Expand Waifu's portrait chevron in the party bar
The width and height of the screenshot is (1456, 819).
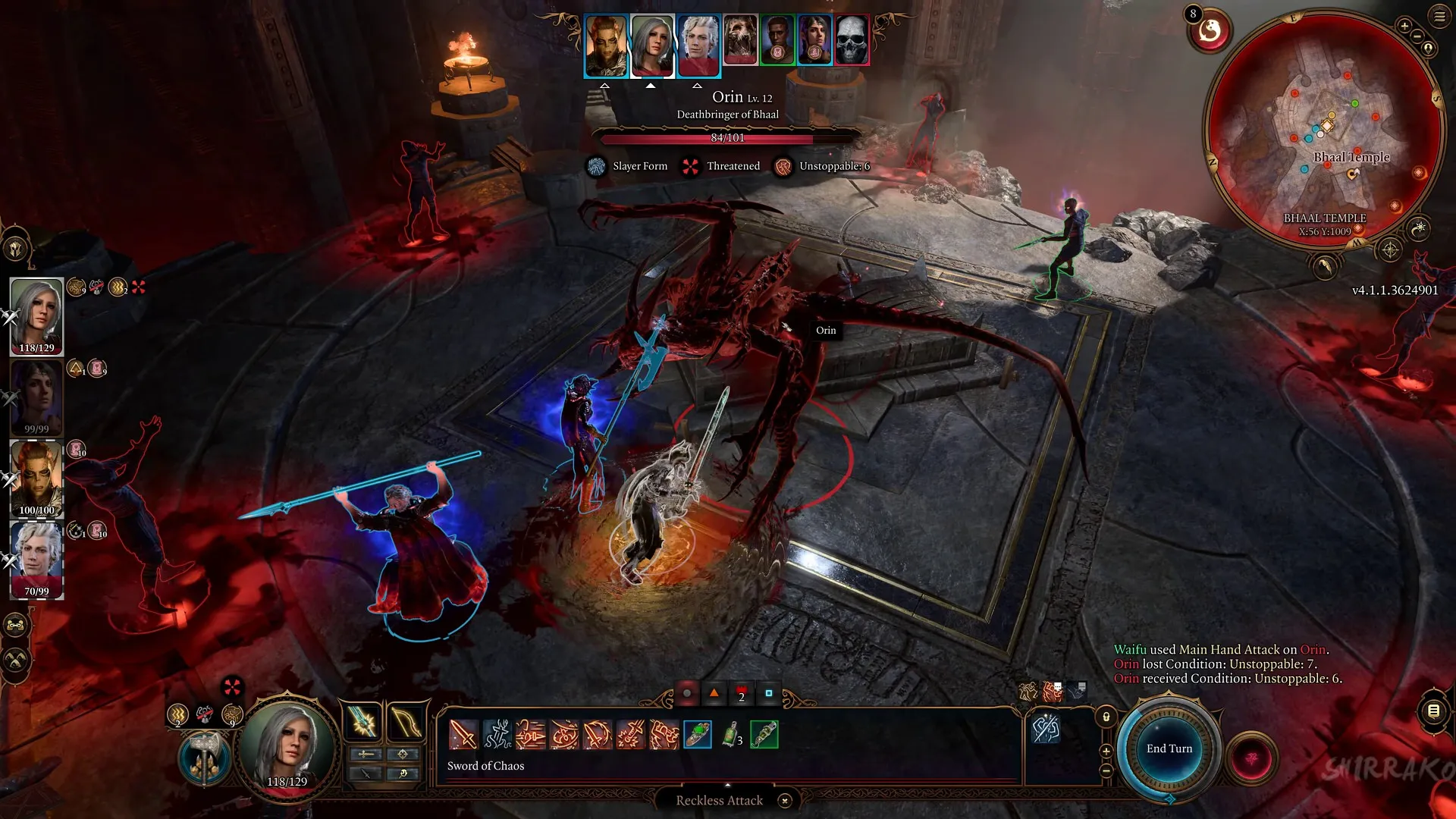point(651,86)
